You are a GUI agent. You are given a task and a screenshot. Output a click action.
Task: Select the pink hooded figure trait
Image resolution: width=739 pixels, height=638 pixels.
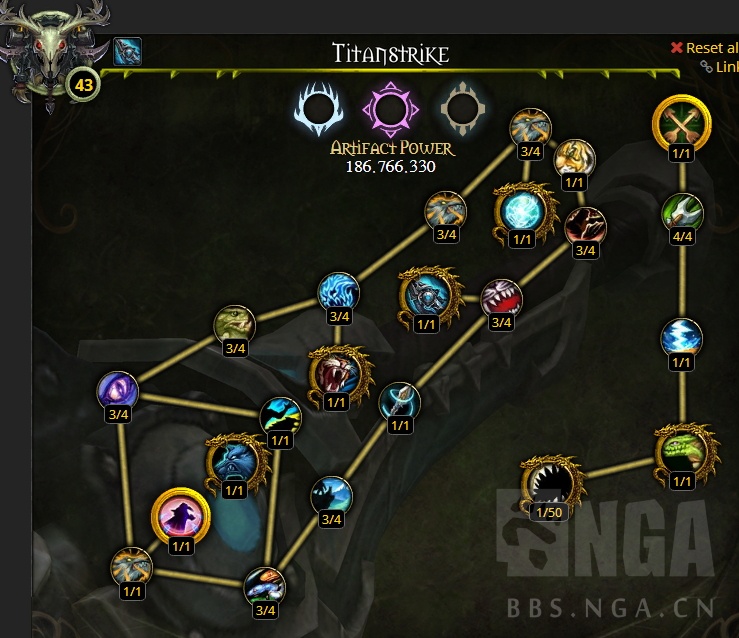(x=181, y=517)
